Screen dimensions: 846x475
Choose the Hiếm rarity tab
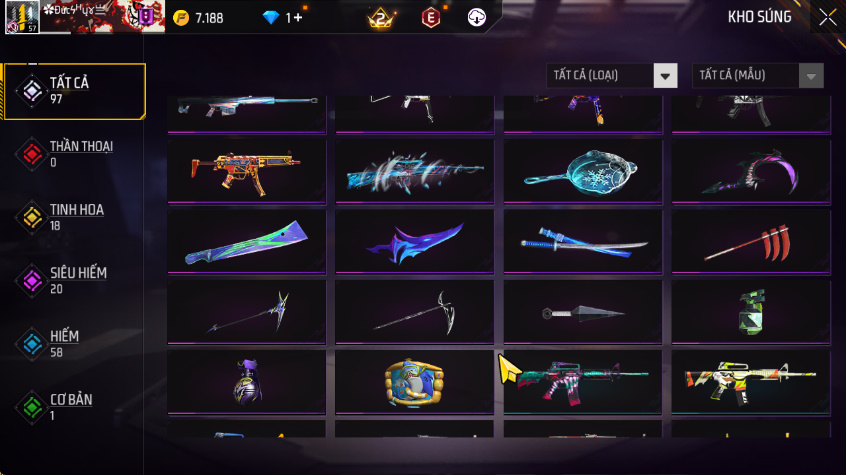[x=73, y=344]
